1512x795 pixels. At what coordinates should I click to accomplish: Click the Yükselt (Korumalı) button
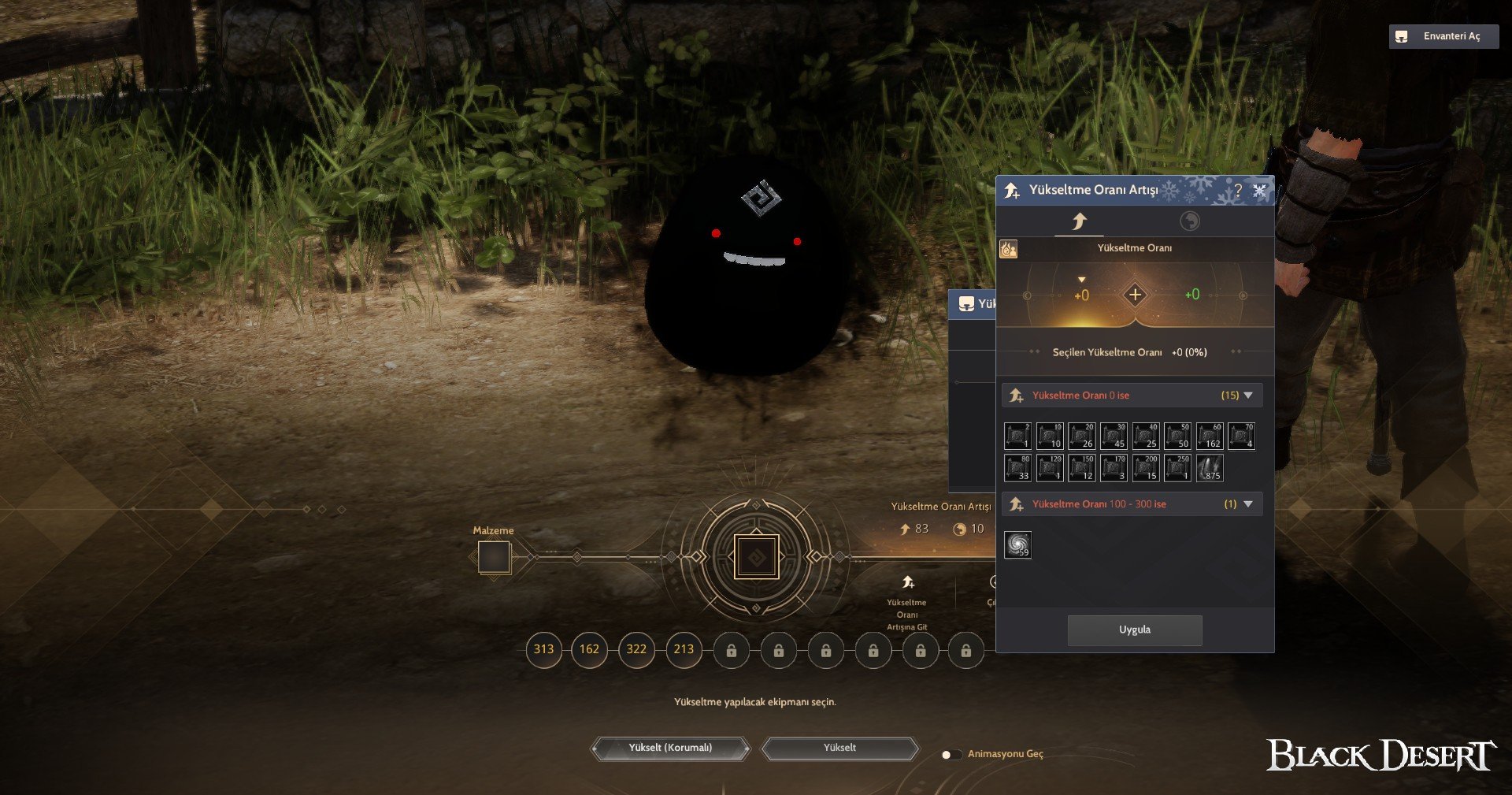click(670, 748)
